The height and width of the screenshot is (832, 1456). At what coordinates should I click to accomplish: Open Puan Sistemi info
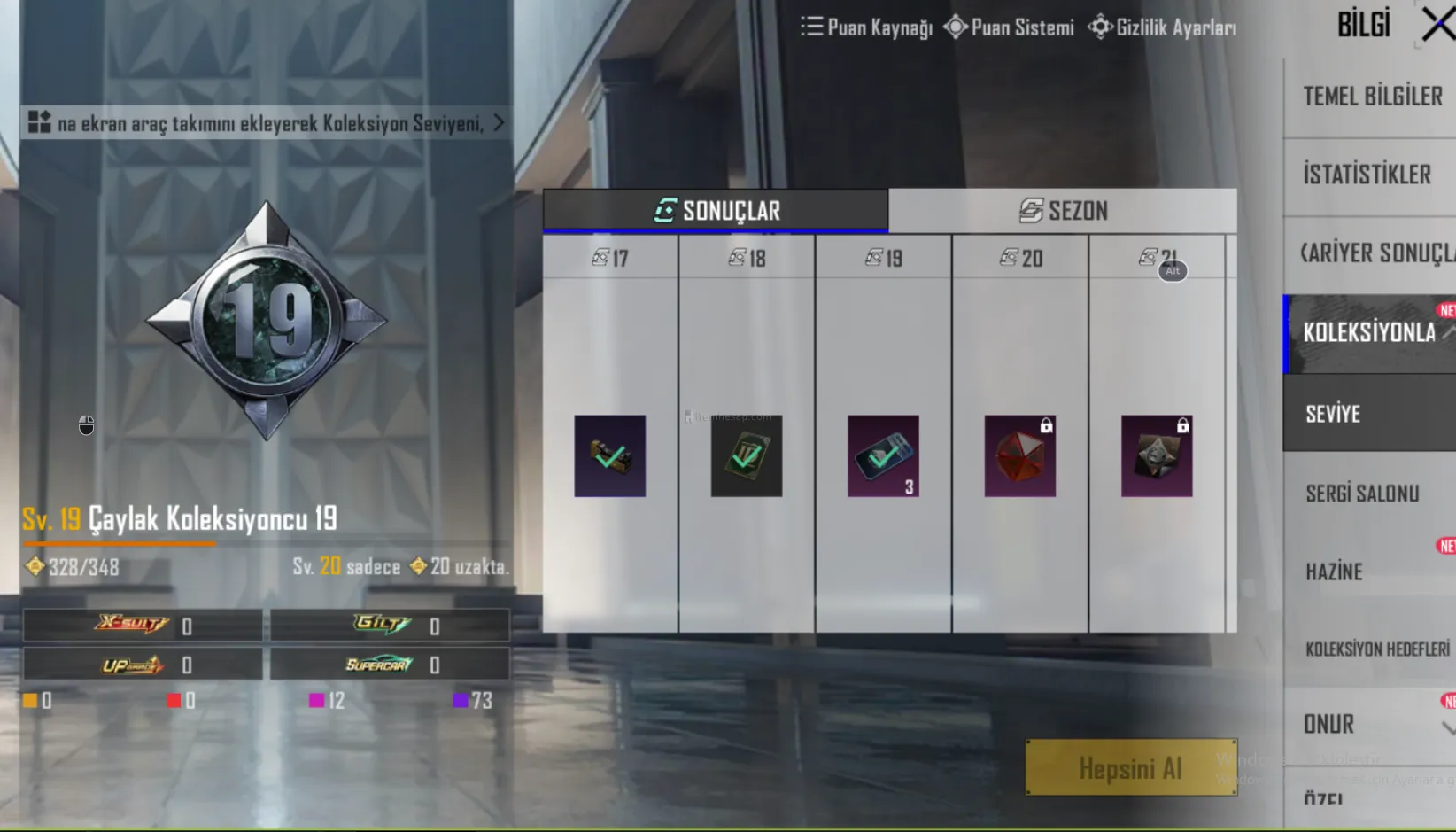(x=1009, y=27)
